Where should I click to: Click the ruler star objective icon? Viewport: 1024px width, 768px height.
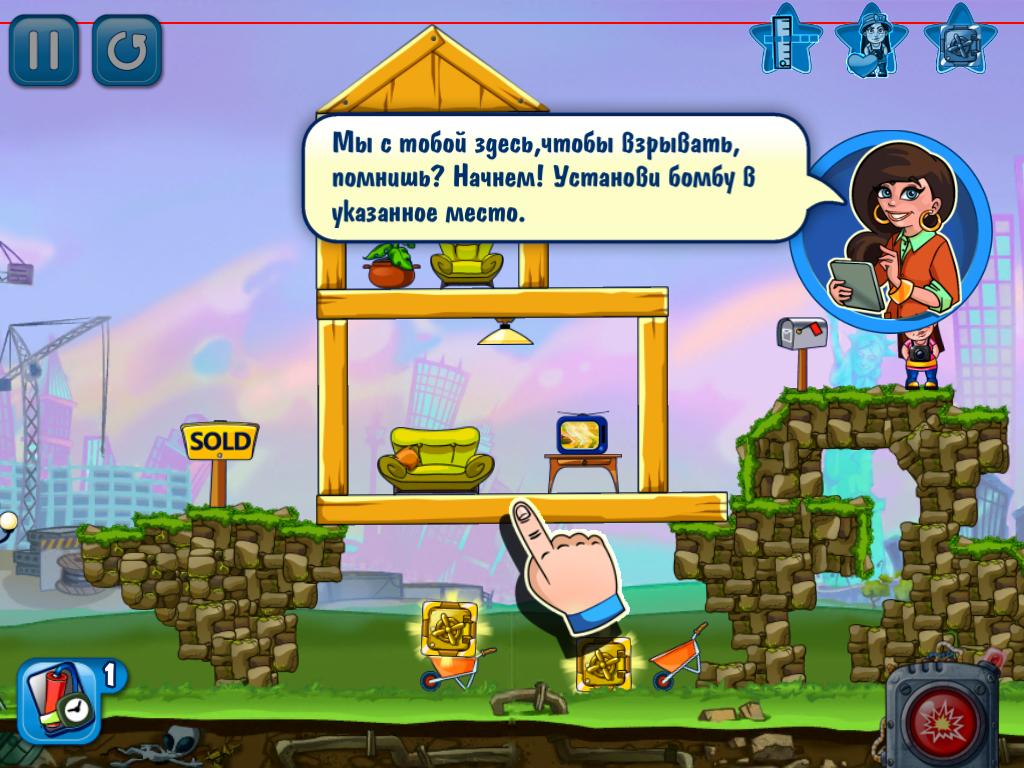coord(785,40)
